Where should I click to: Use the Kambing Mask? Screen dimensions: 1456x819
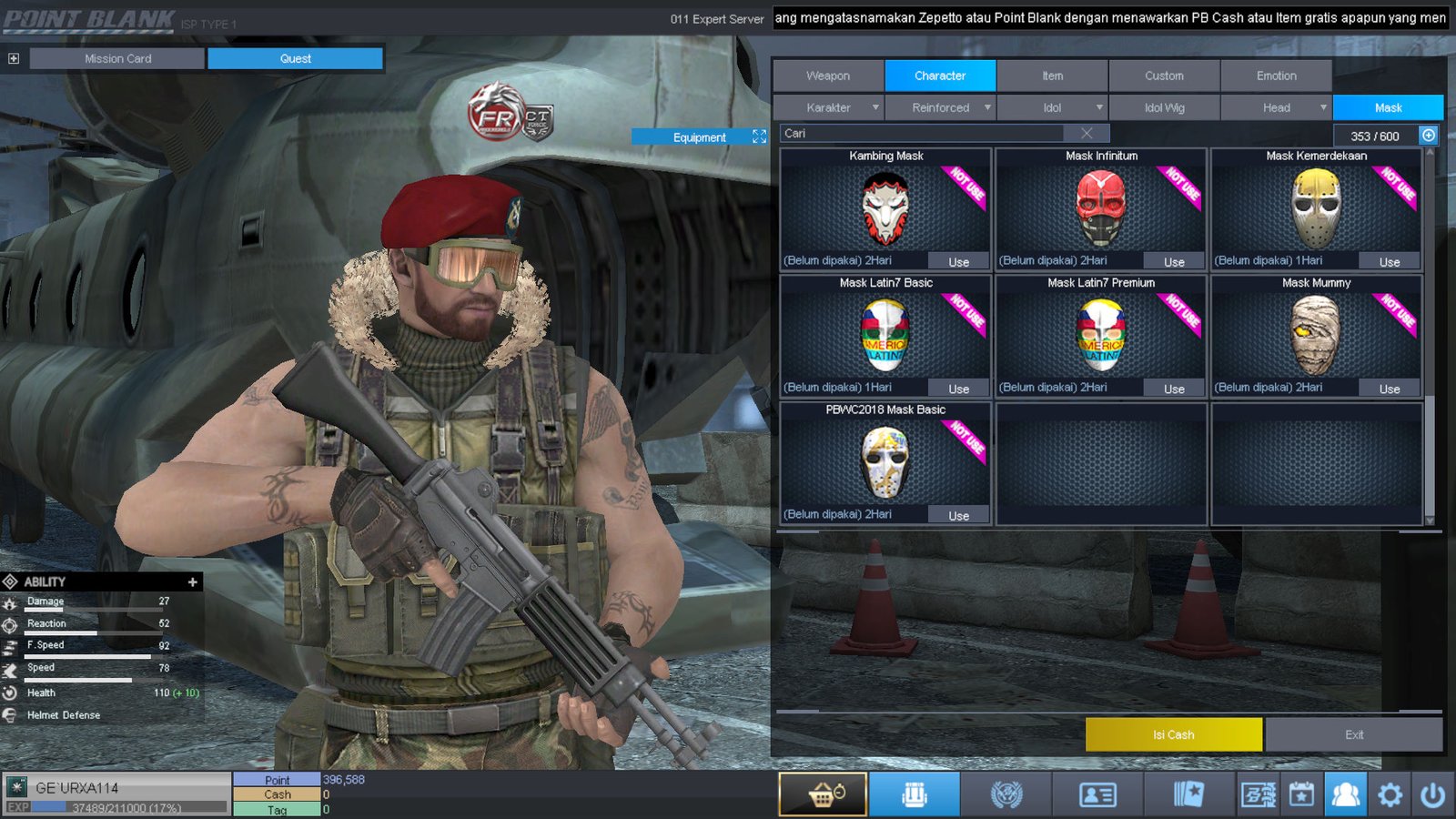958,262
